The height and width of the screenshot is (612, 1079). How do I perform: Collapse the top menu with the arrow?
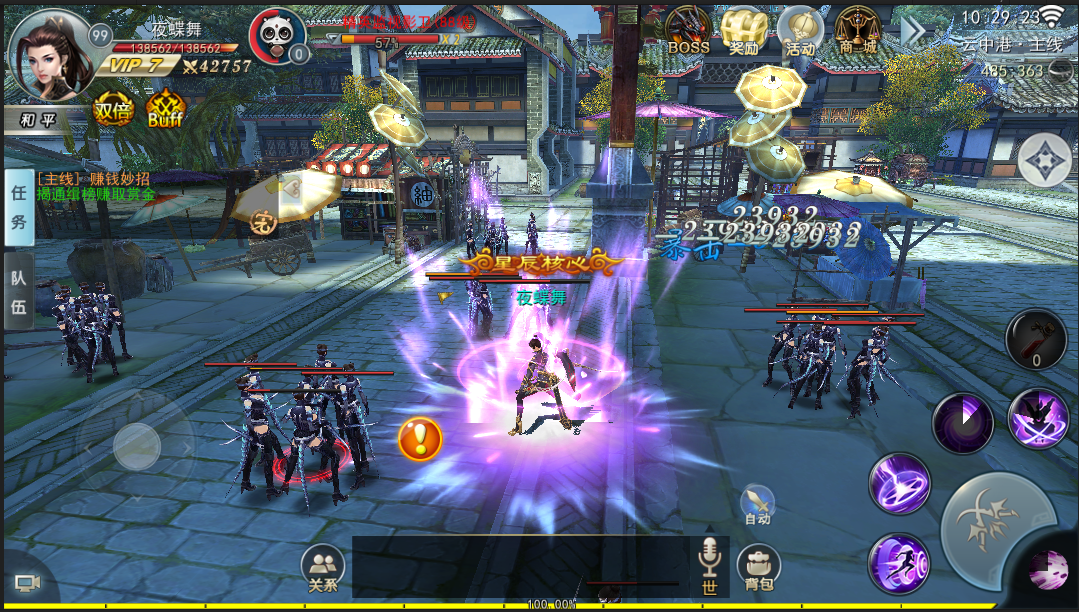(912, 30)
